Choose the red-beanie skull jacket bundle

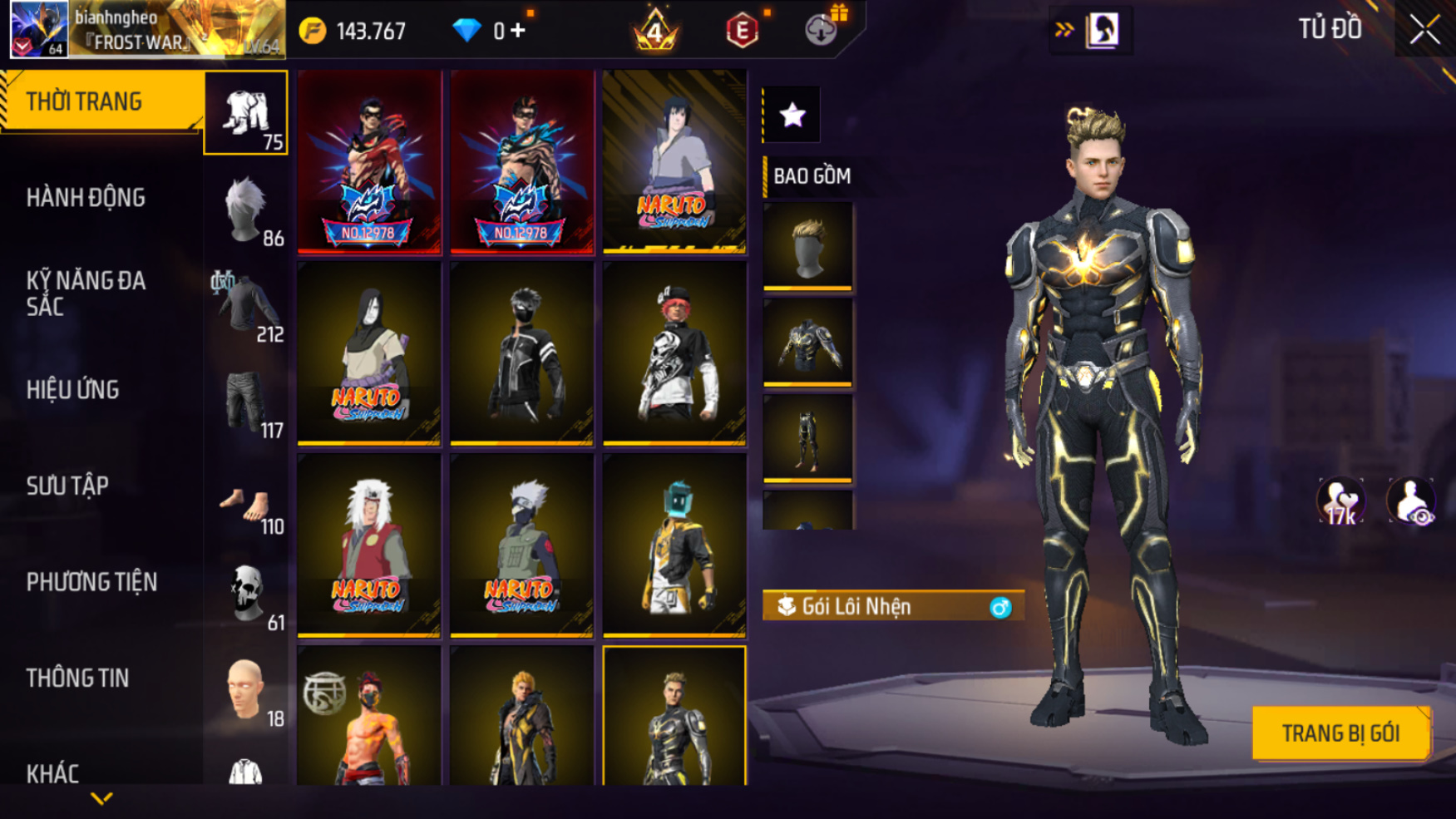pos(674,353)
